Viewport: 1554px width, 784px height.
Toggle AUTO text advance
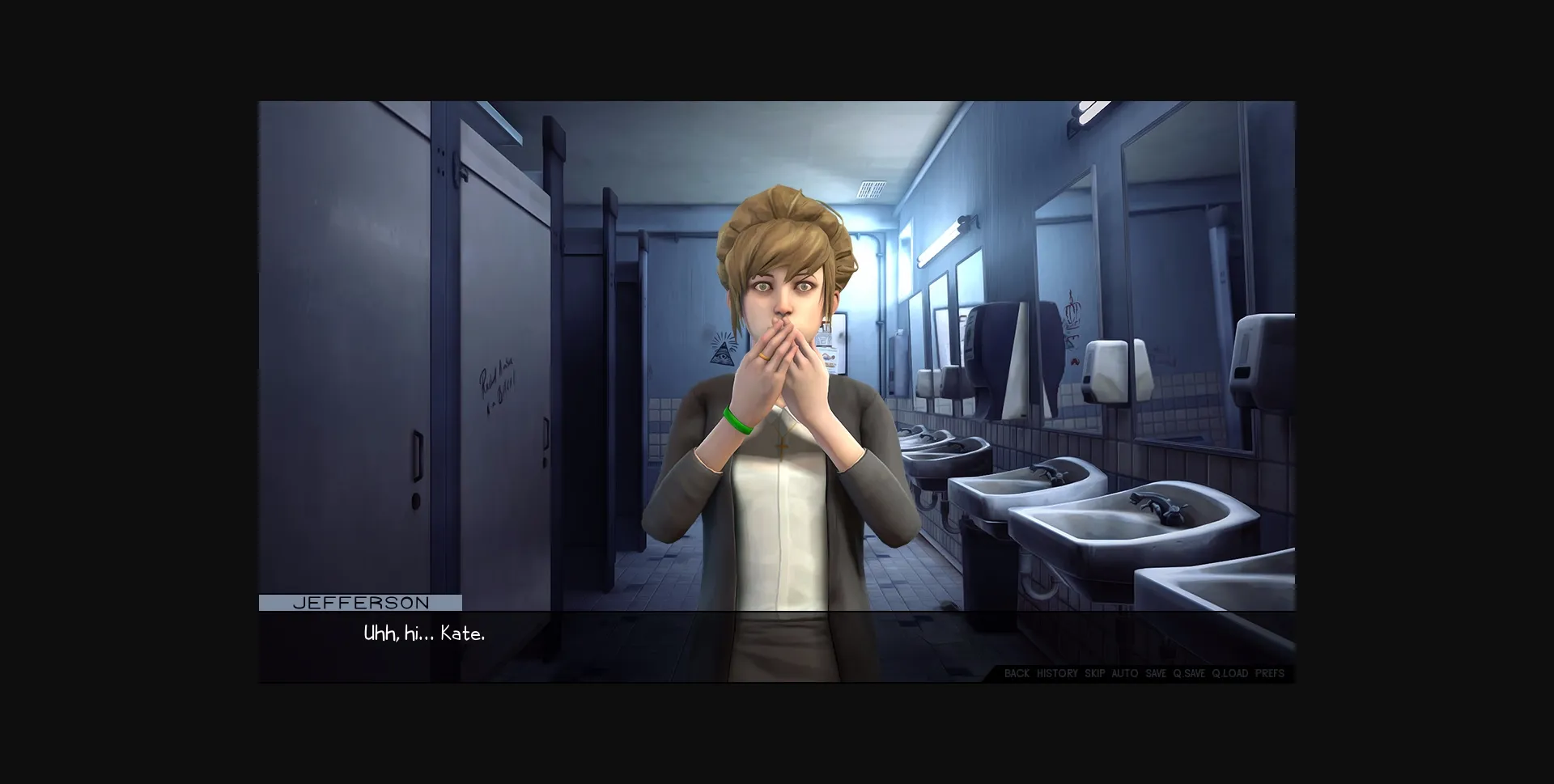[x=1124, y=673]
